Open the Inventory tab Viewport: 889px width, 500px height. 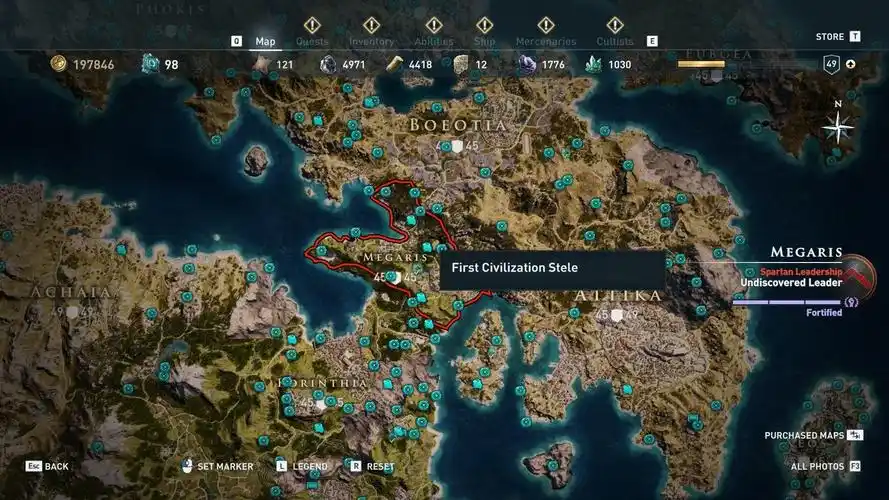[371, 41]
